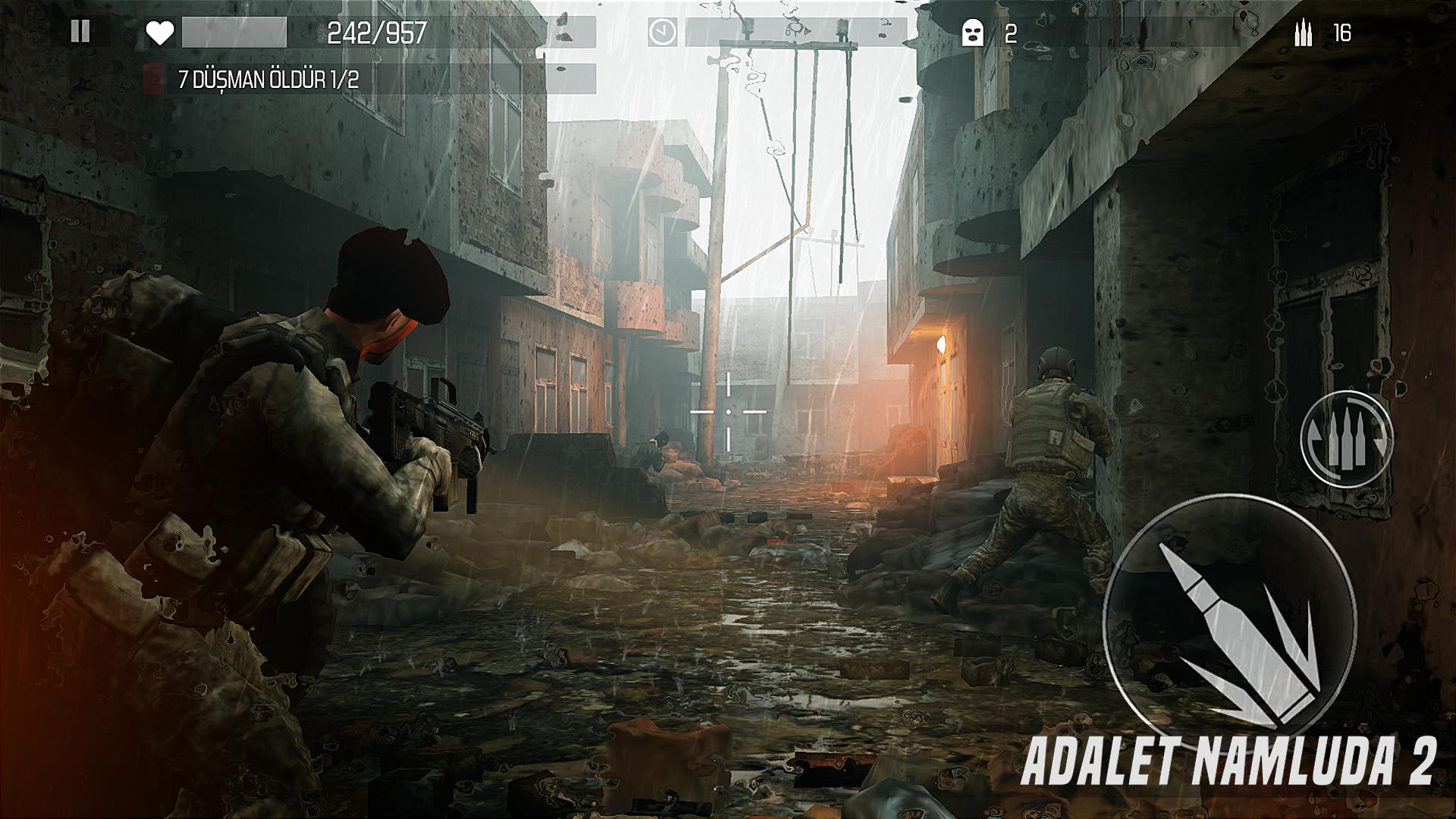Select the '7 DÜŞMAN ÖLDÜR' objective tracker
The width and height of the screenshot is (1456, 819).
coord(268,80)
